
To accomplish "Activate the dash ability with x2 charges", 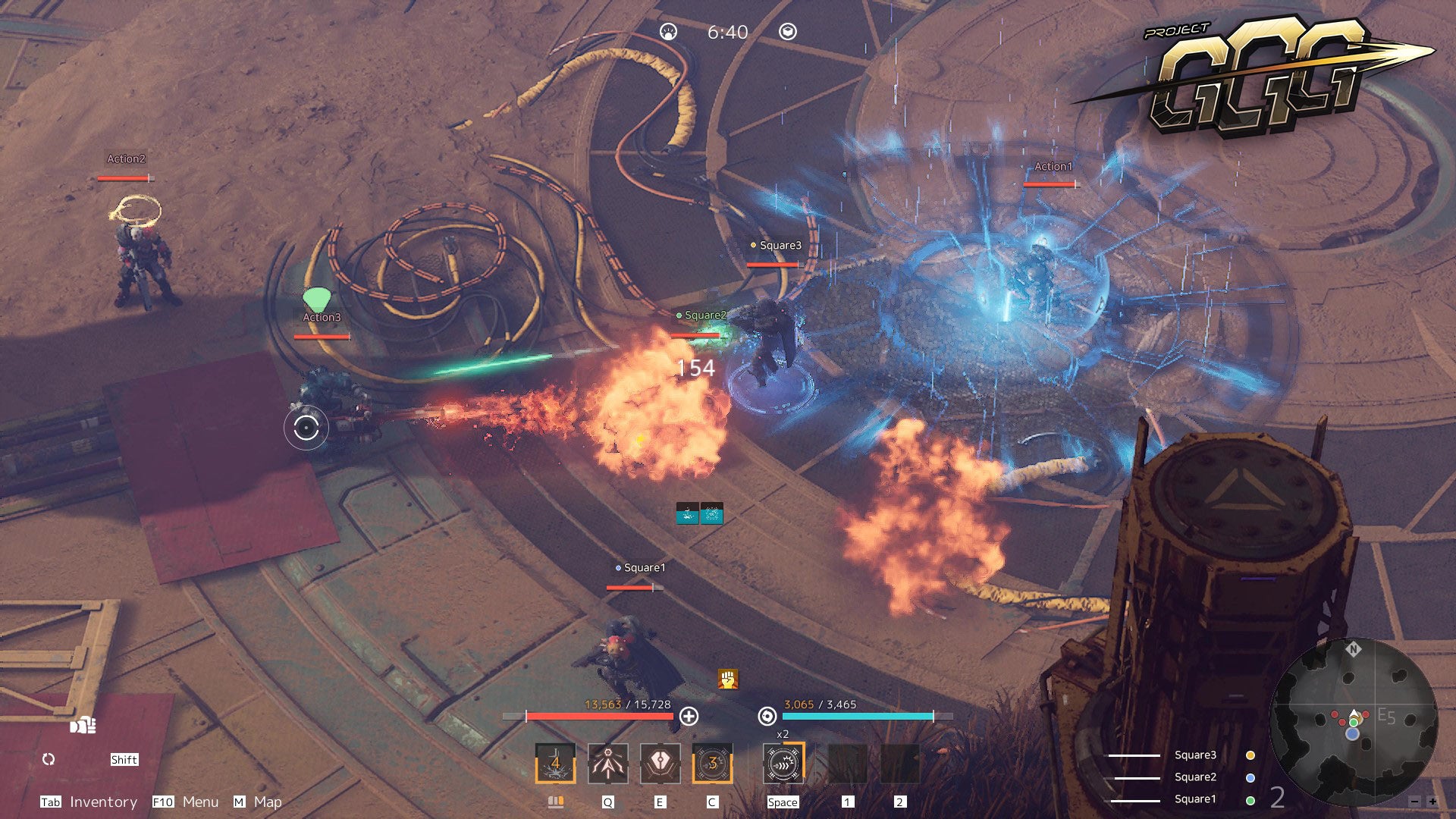I will 783,763.
